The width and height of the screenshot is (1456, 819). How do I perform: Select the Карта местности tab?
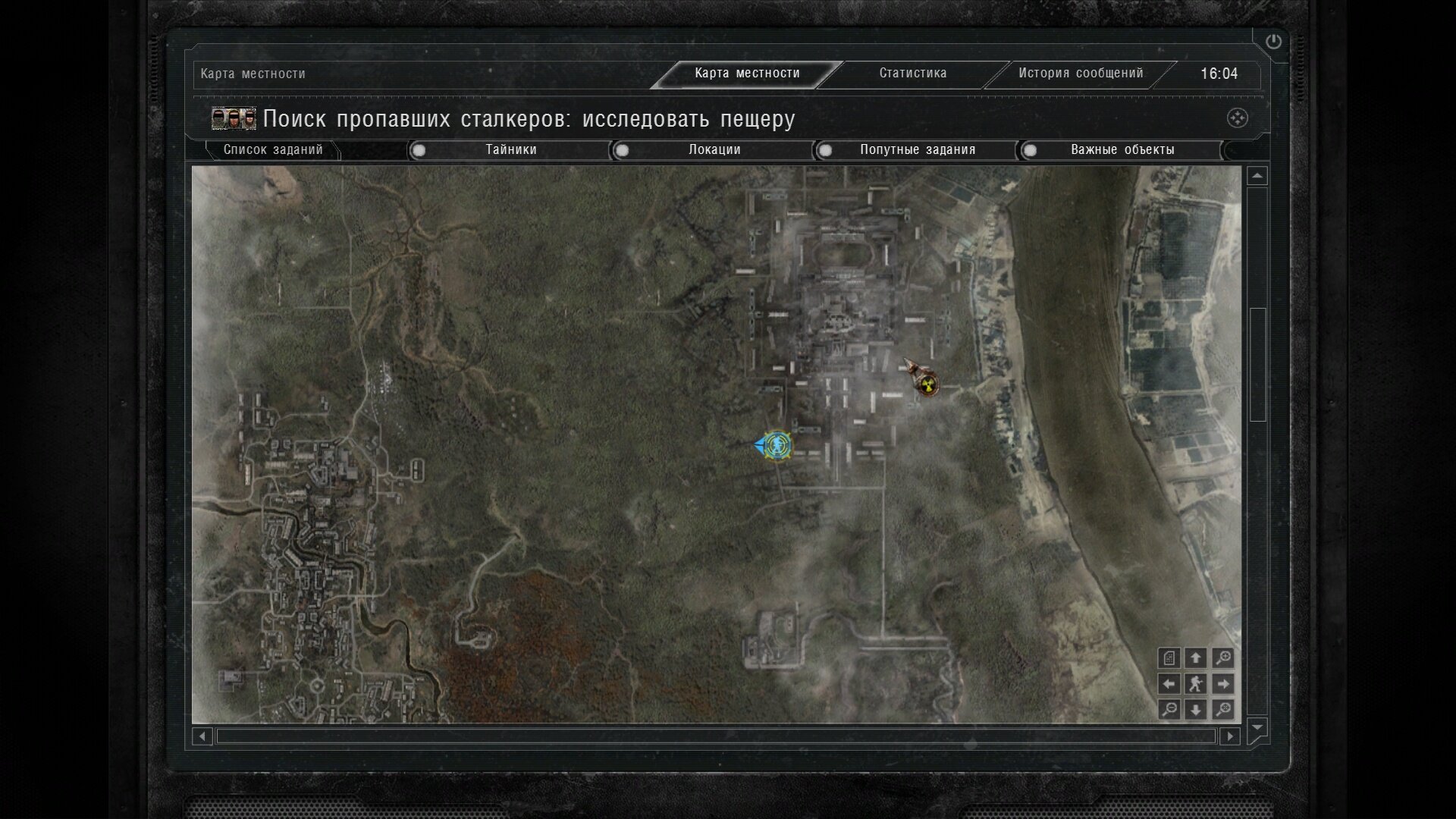pos(747,74)
